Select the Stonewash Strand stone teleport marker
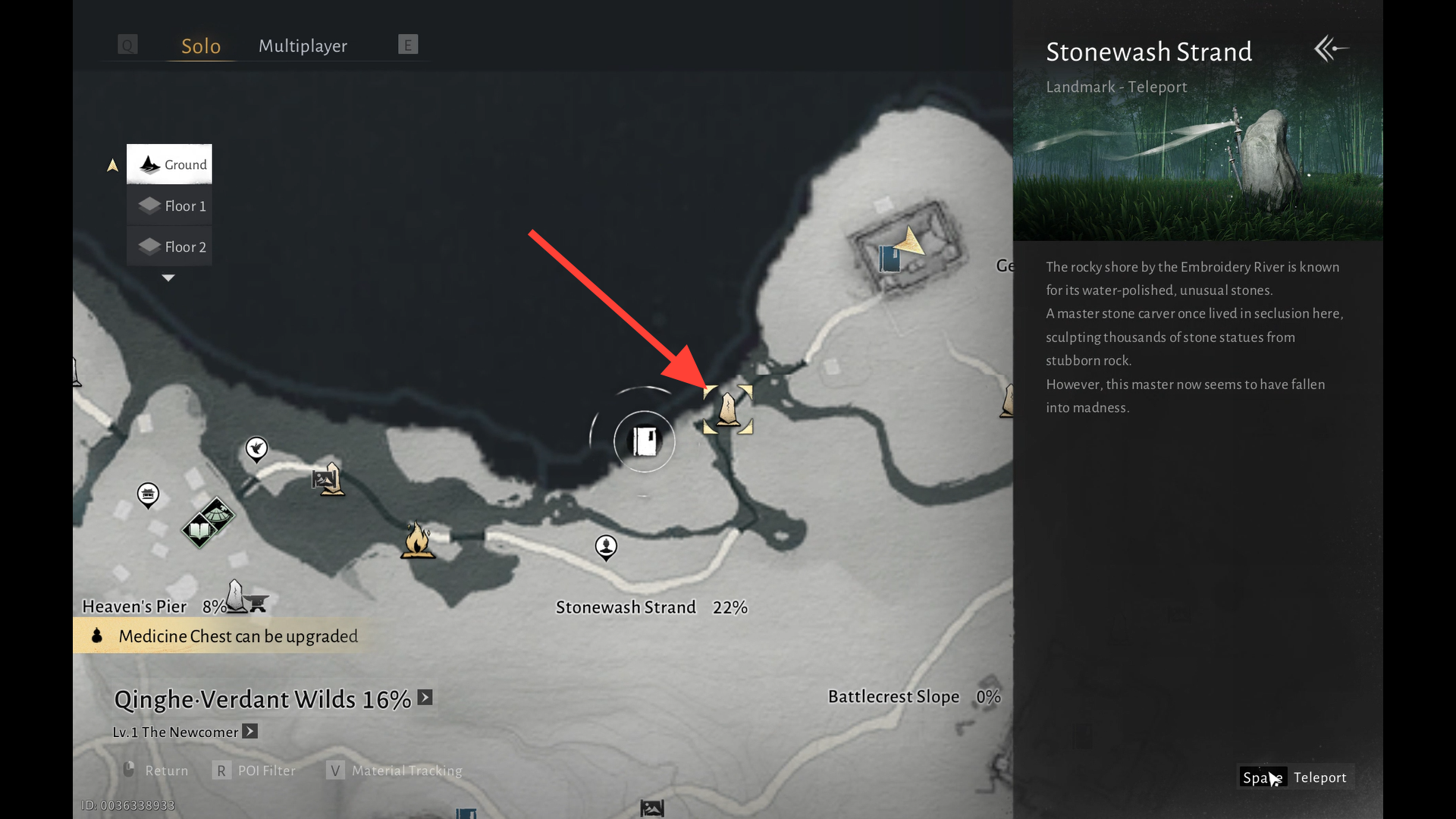The width and height of the screenshot is (1456, 819). coord(728,409)
